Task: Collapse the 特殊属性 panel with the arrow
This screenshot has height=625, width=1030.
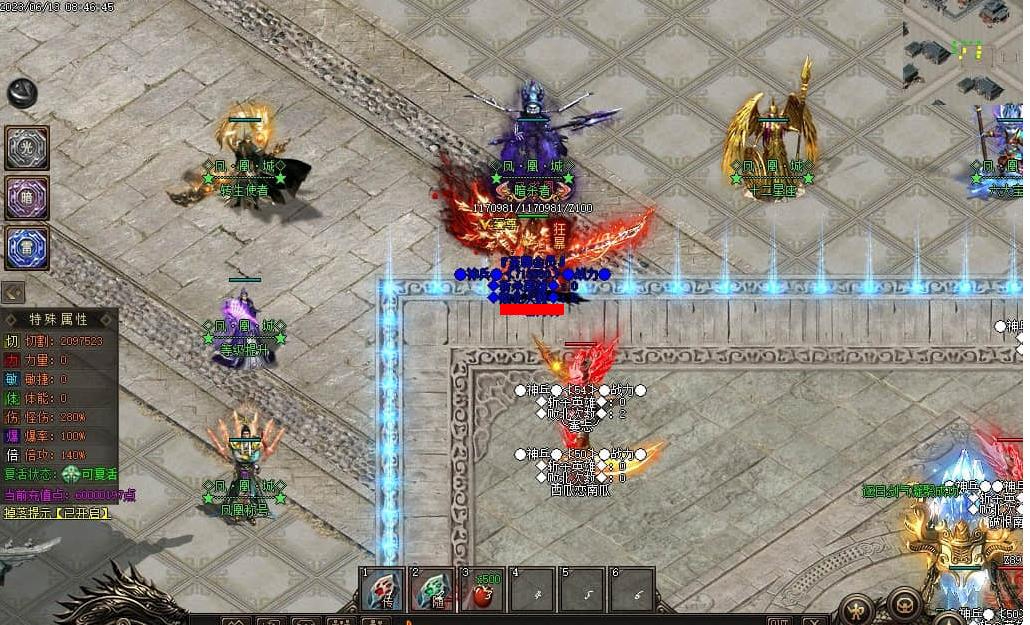Action: point(13,292)
